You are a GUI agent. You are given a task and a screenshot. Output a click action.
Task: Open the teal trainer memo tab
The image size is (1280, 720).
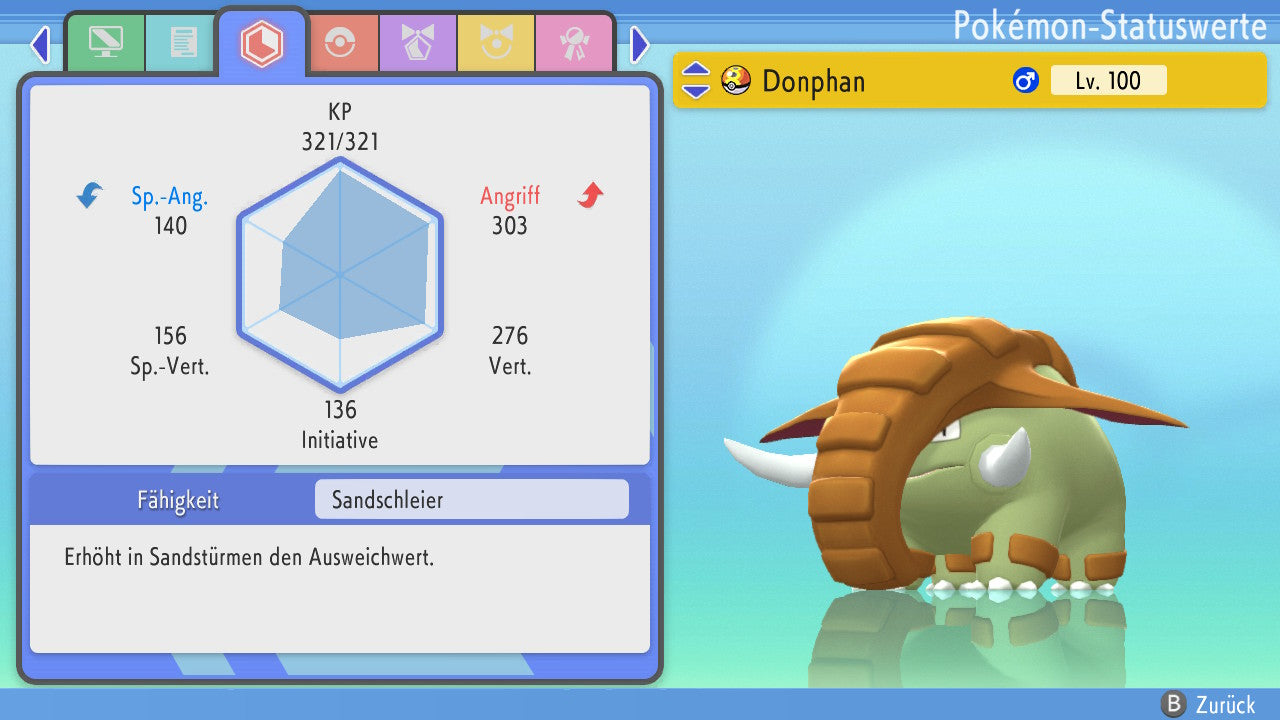[x=183, y=43]
